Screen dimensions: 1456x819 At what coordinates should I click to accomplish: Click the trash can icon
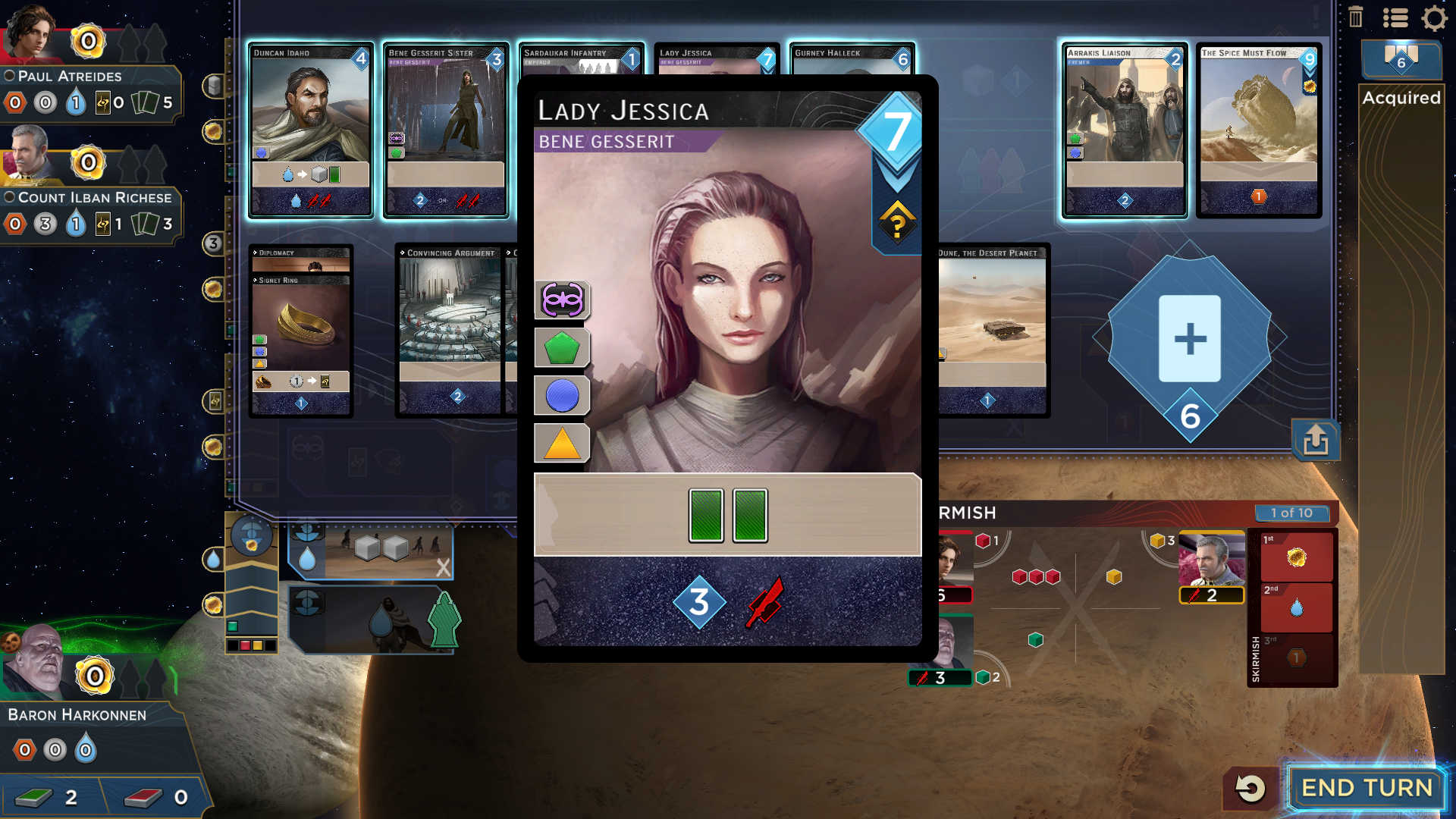tap(1356, 17)
